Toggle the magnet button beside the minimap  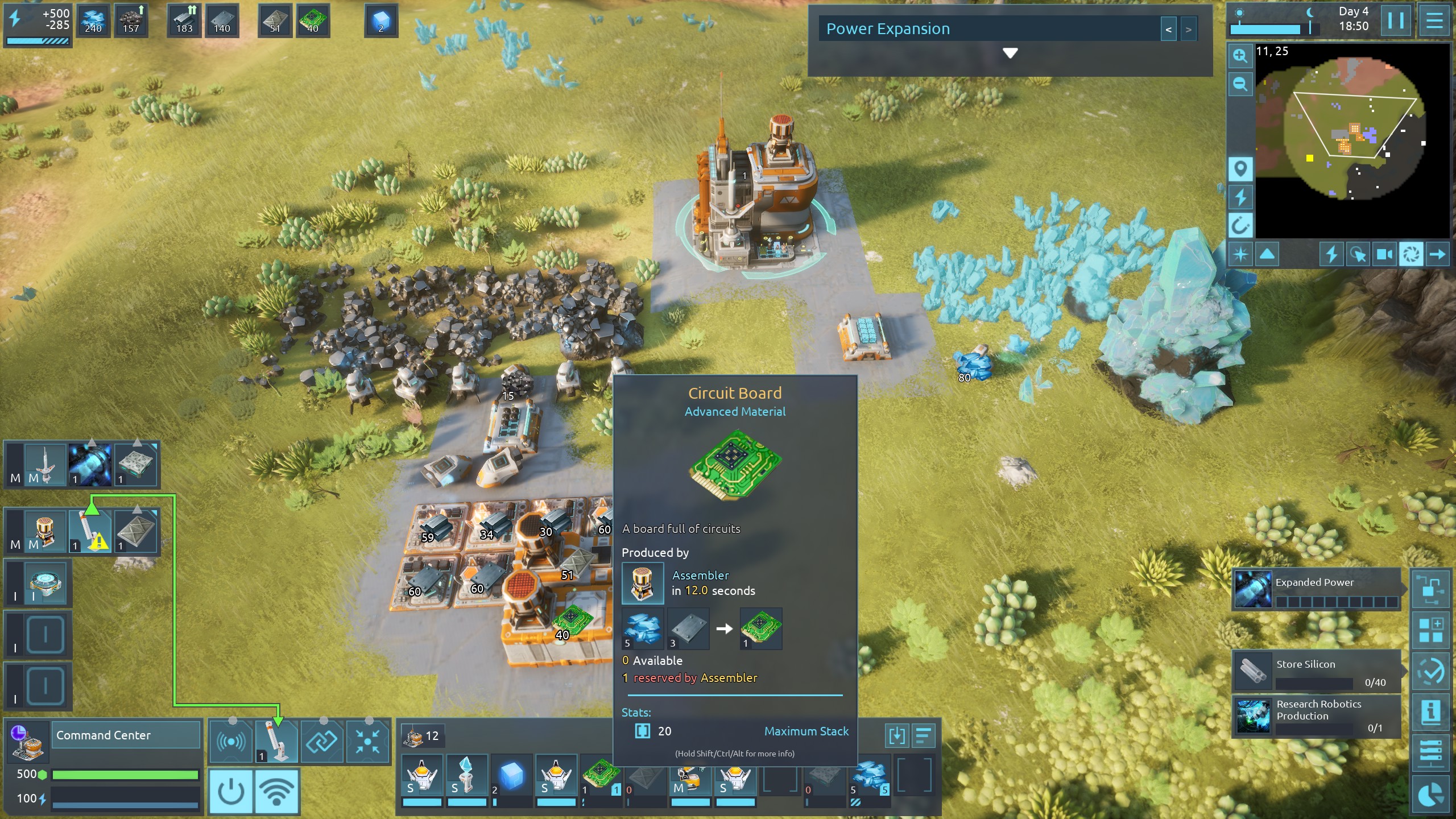pyautogui.click(x=1240, y=226)
